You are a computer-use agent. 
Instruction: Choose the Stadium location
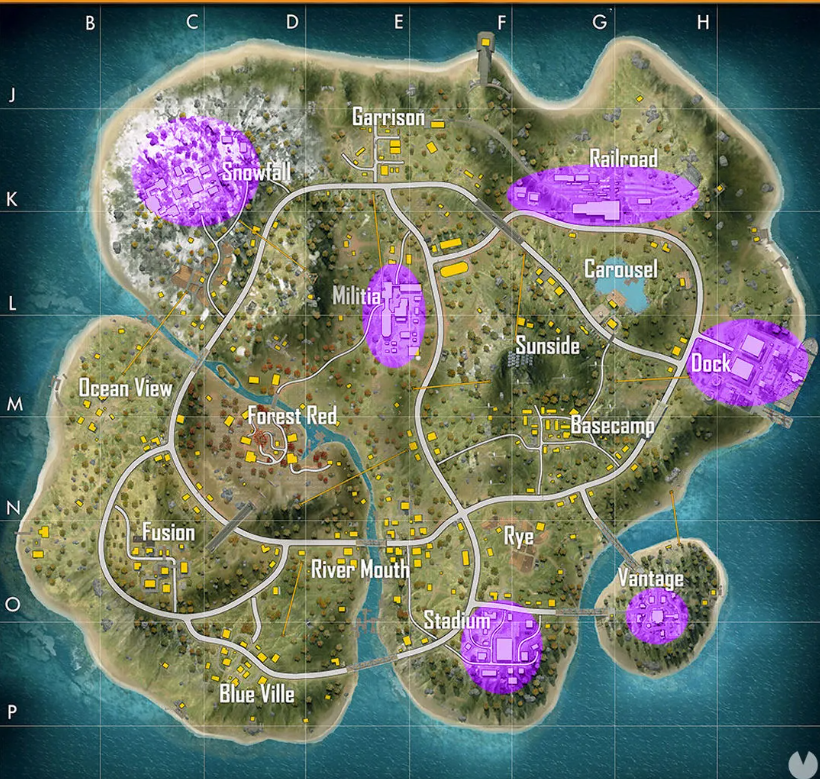click(456, 621)
